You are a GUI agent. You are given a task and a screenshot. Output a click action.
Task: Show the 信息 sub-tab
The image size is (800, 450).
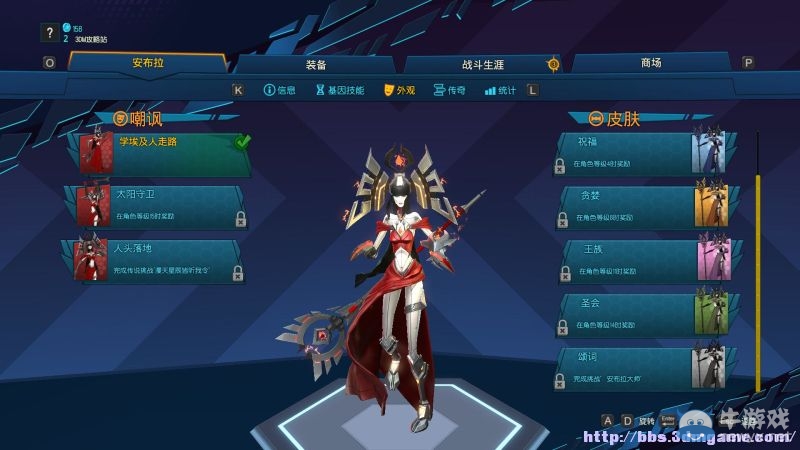(279, 90)
